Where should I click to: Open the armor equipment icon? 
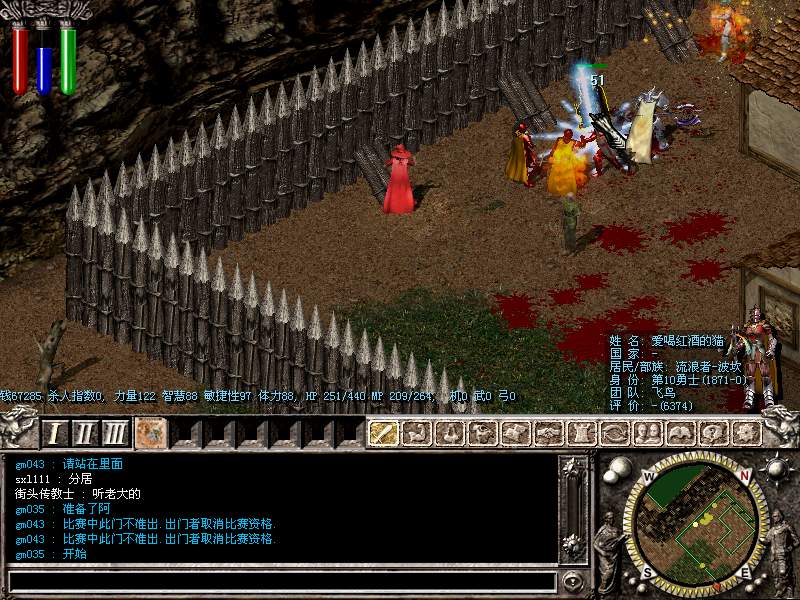[x=582, y=433]
